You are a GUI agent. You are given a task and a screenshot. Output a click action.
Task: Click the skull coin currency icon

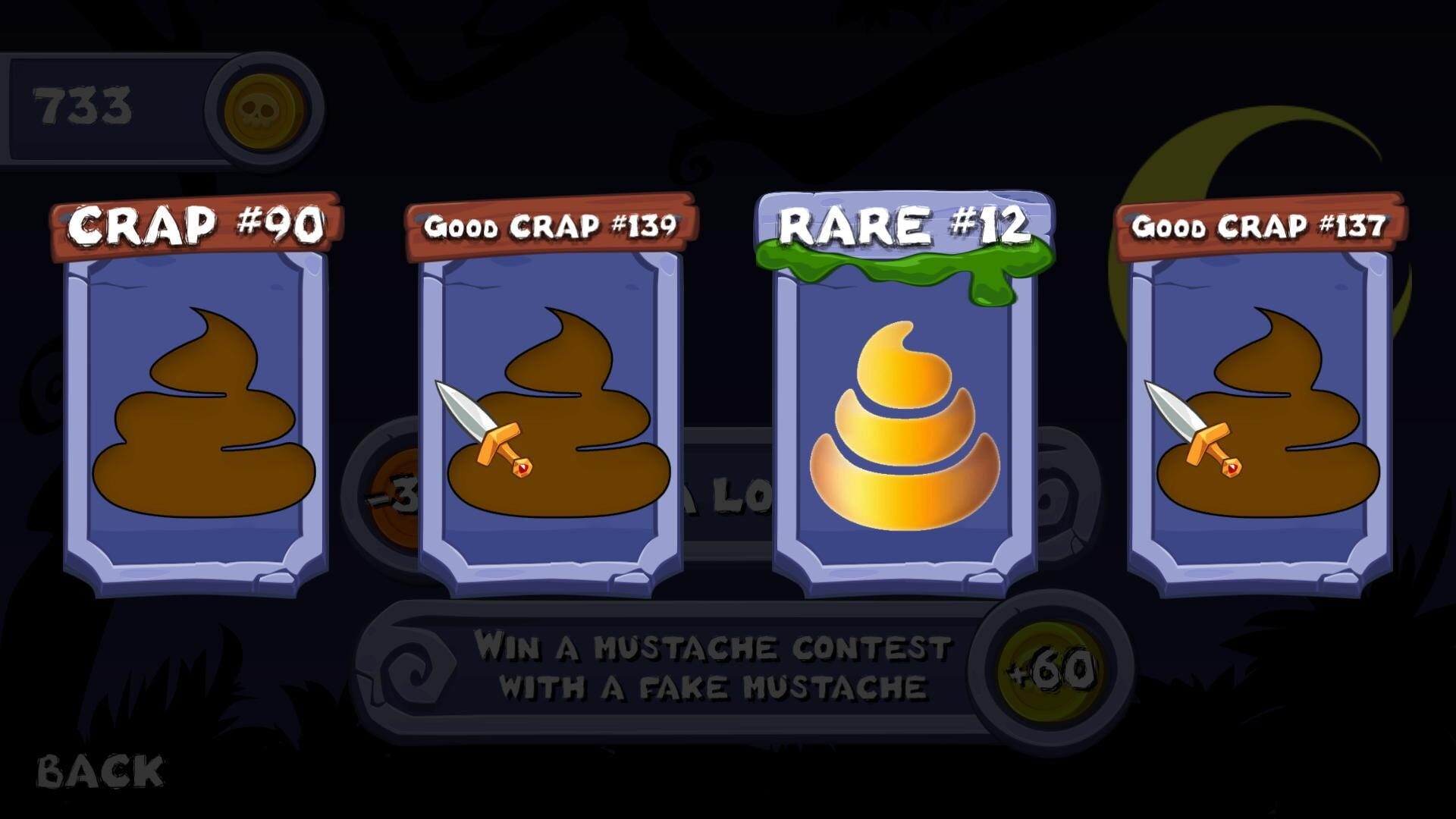262,108
